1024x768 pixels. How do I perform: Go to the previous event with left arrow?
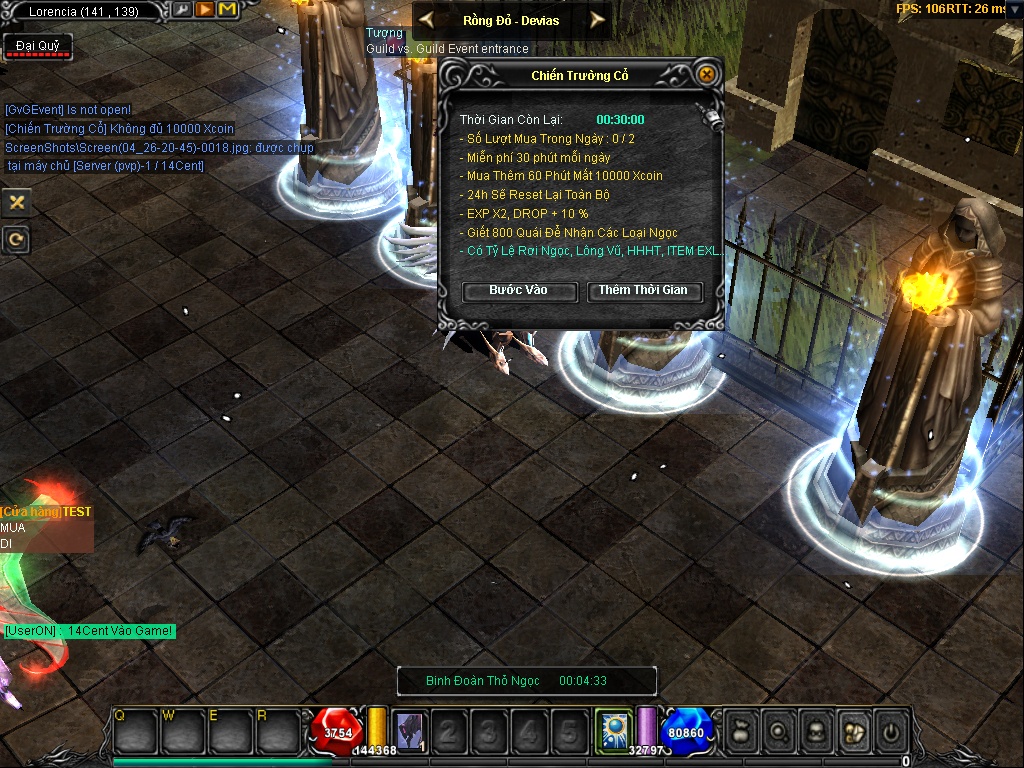pos(426,19)
